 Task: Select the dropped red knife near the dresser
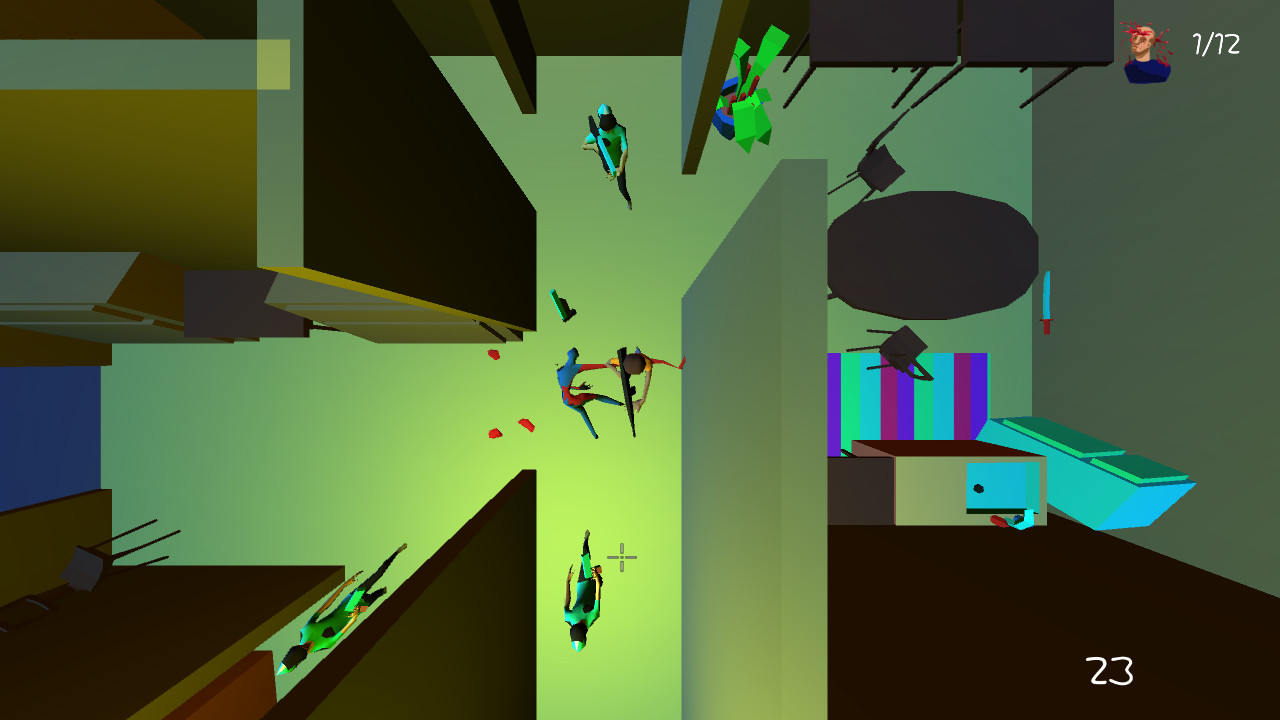[x=1000, y=520]
